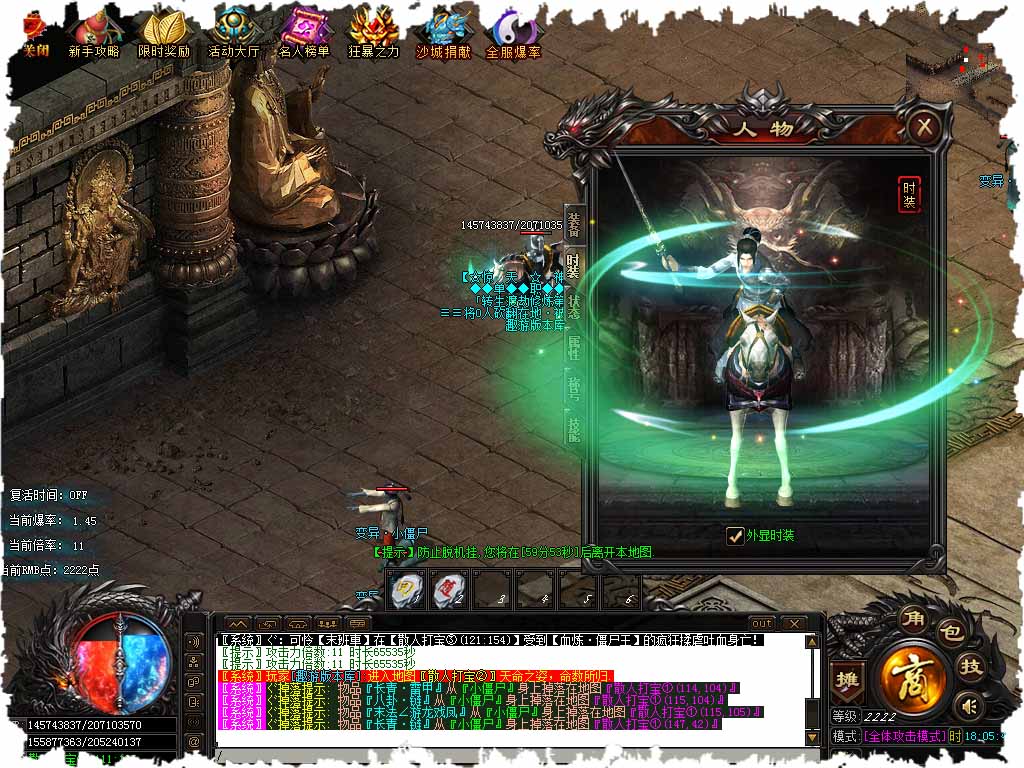Toggle the sound speaker button

pos(966,707)
